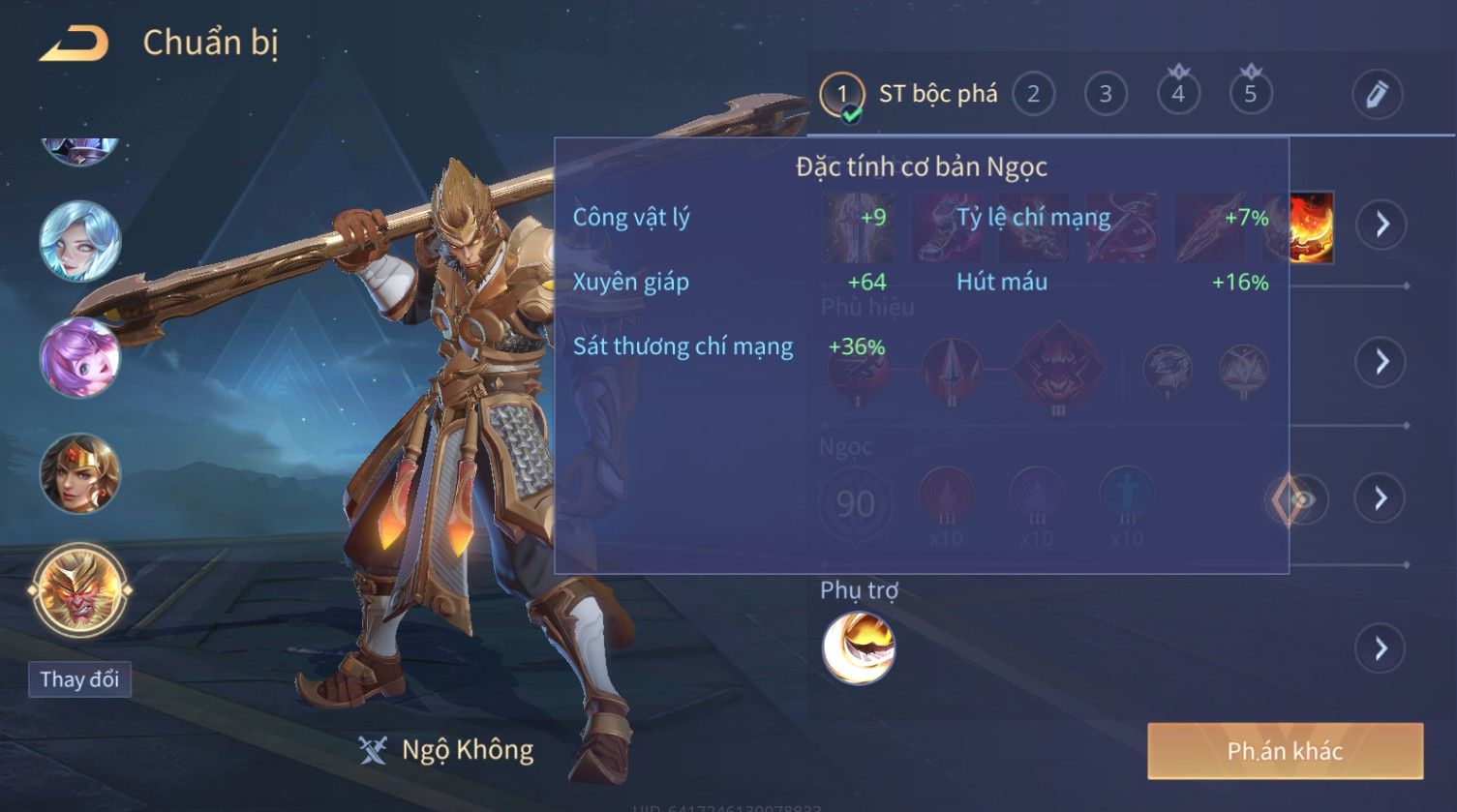Screen dimensions: 1457x812
Task: Open the Phù hiệu details arrow
Action: pyautogui.click(x=1381, y=362)
